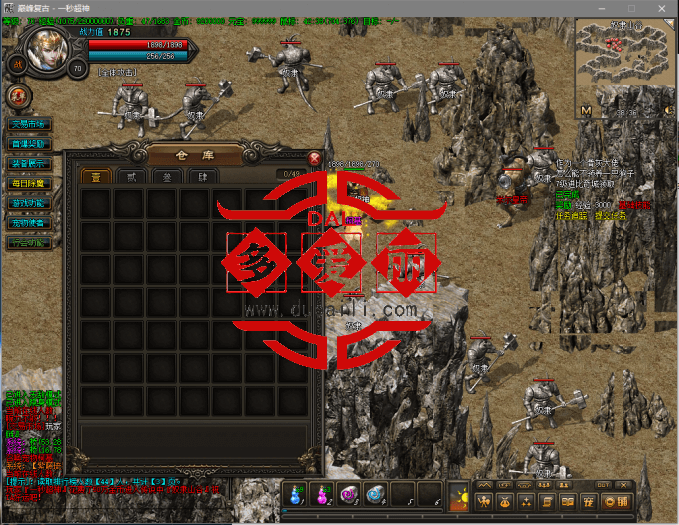This screenshot has height=525, width=679.
Task: Open the 游戏功能 game functions menu
Action: pos(28,203)
